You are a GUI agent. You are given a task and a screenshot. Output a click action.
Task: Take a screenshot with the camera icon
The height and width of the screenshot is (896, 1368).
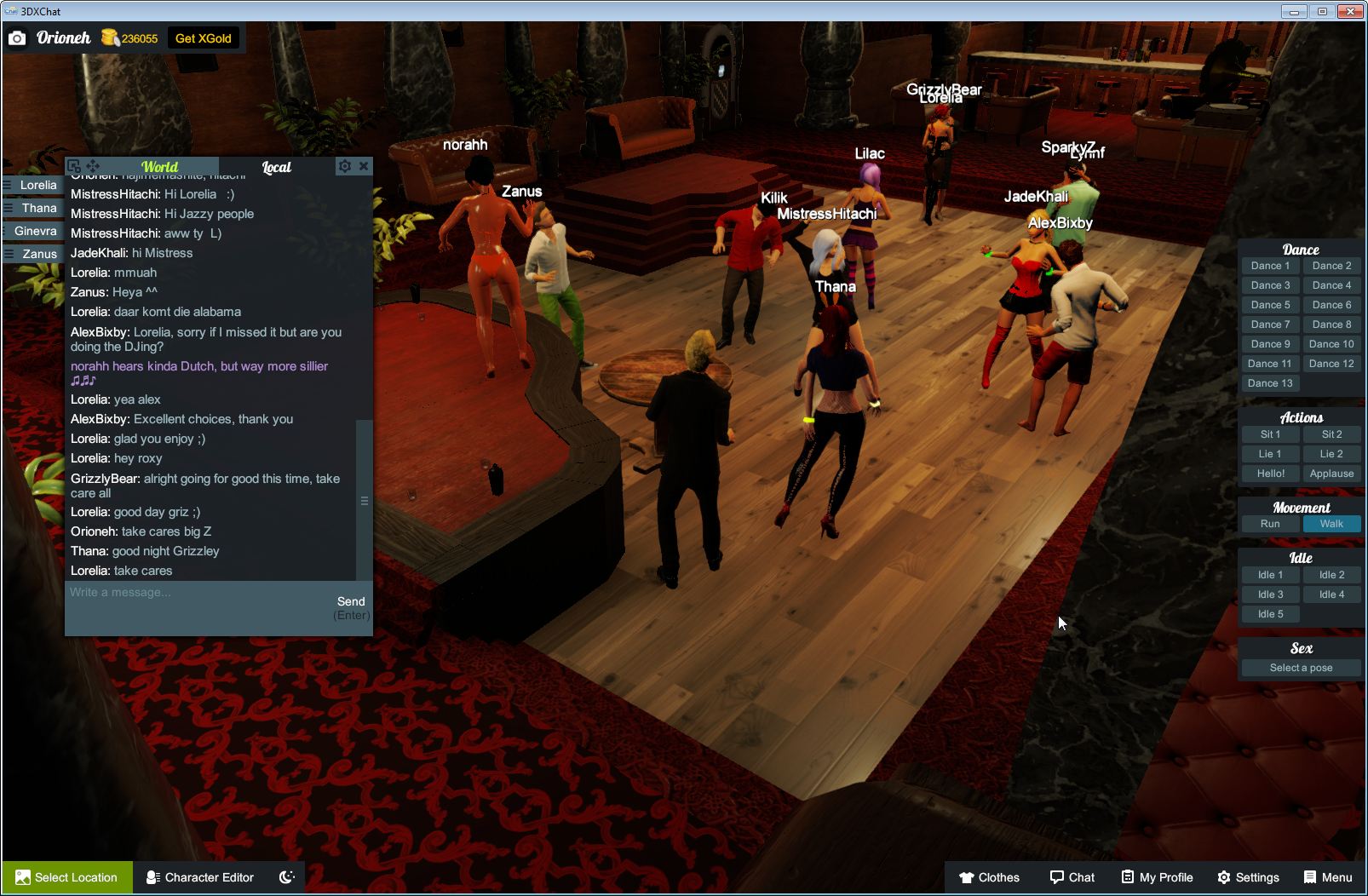tap(17, 38)
